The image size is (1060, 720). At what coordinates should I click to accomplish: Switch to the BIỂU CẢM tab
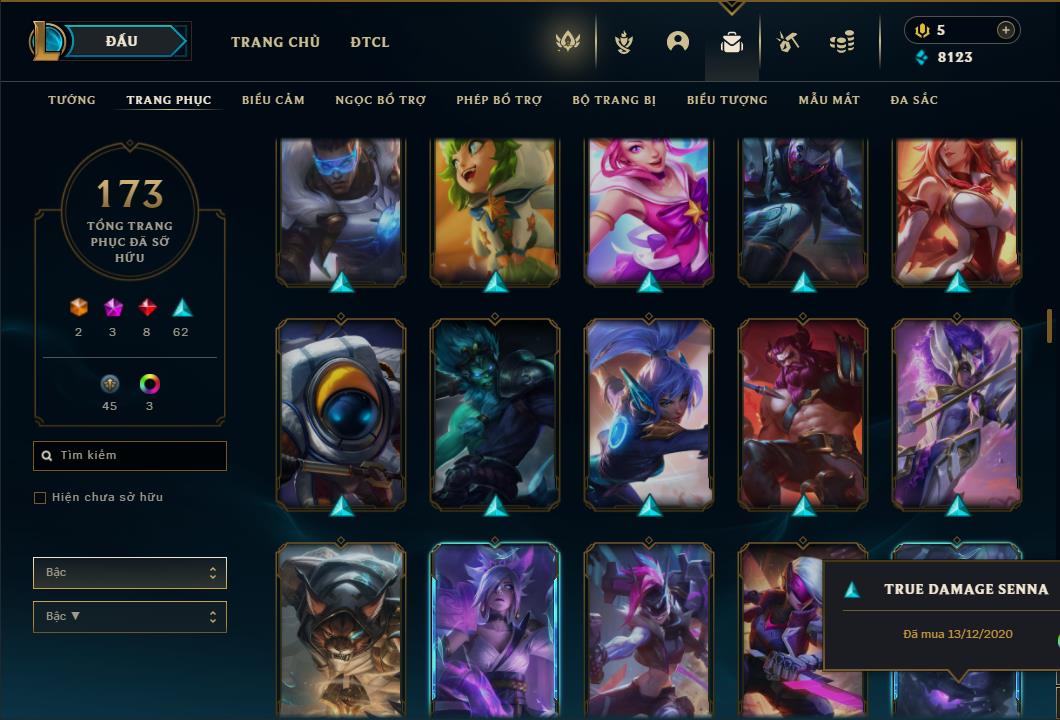[x=273, y=100]
